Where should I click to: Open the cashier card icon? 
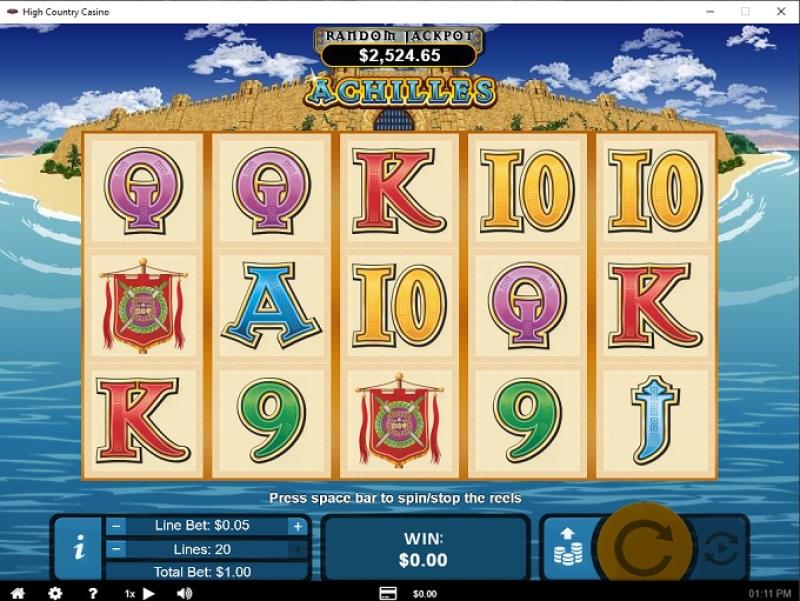[x=388, y=593]
